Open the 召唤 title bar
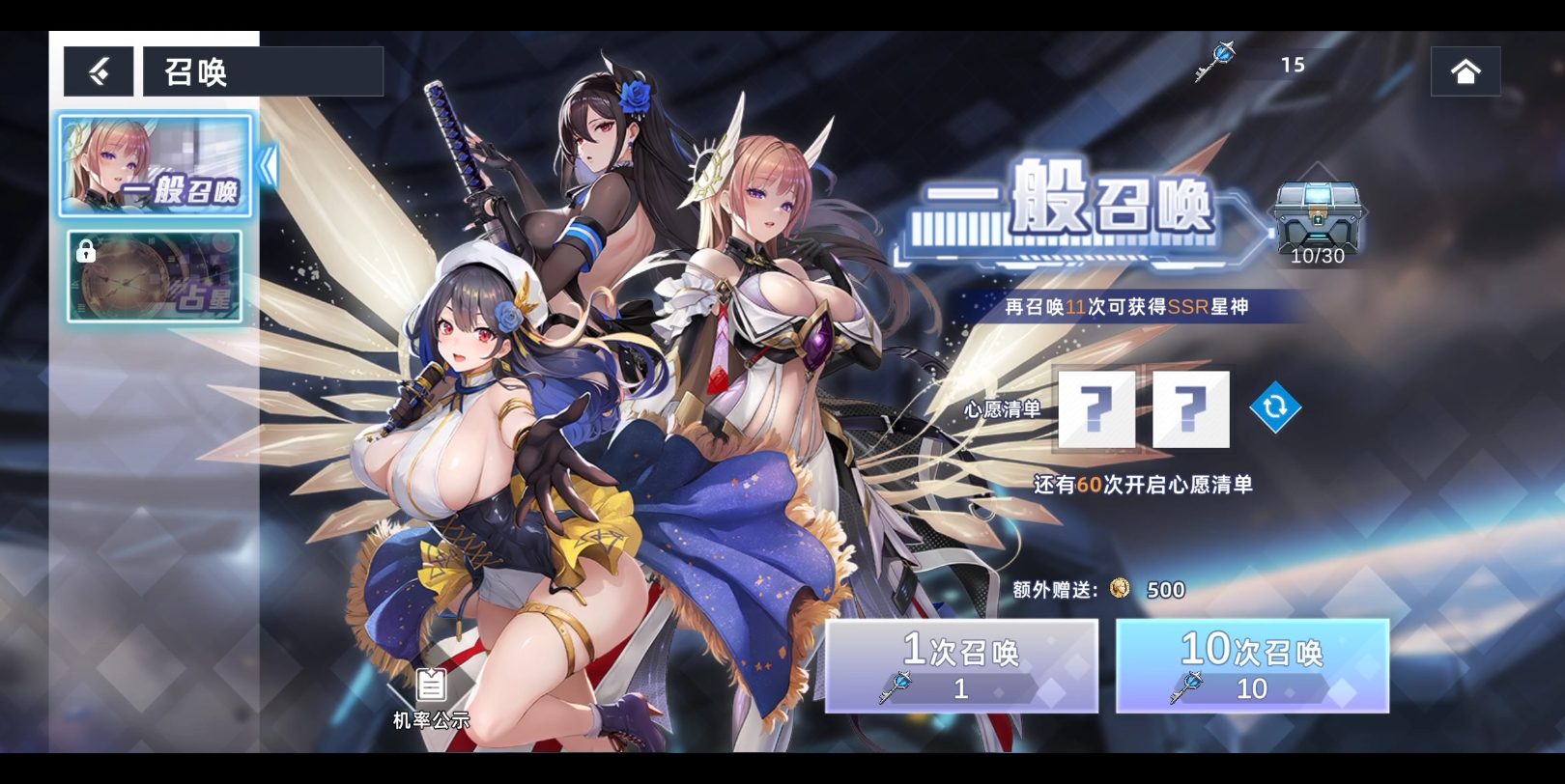The height and width of the screenshot is (784, 1565). [x=262, y=70]
